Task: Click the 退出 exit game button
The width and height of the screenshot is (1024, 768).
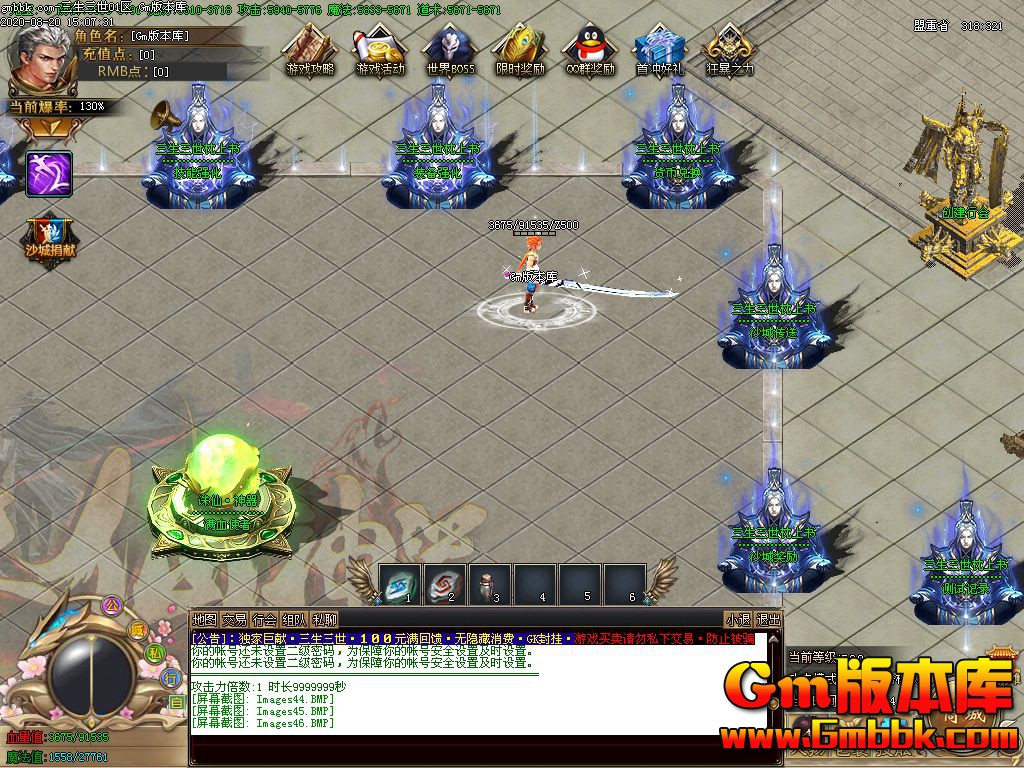Action: (x=768, y=620)
